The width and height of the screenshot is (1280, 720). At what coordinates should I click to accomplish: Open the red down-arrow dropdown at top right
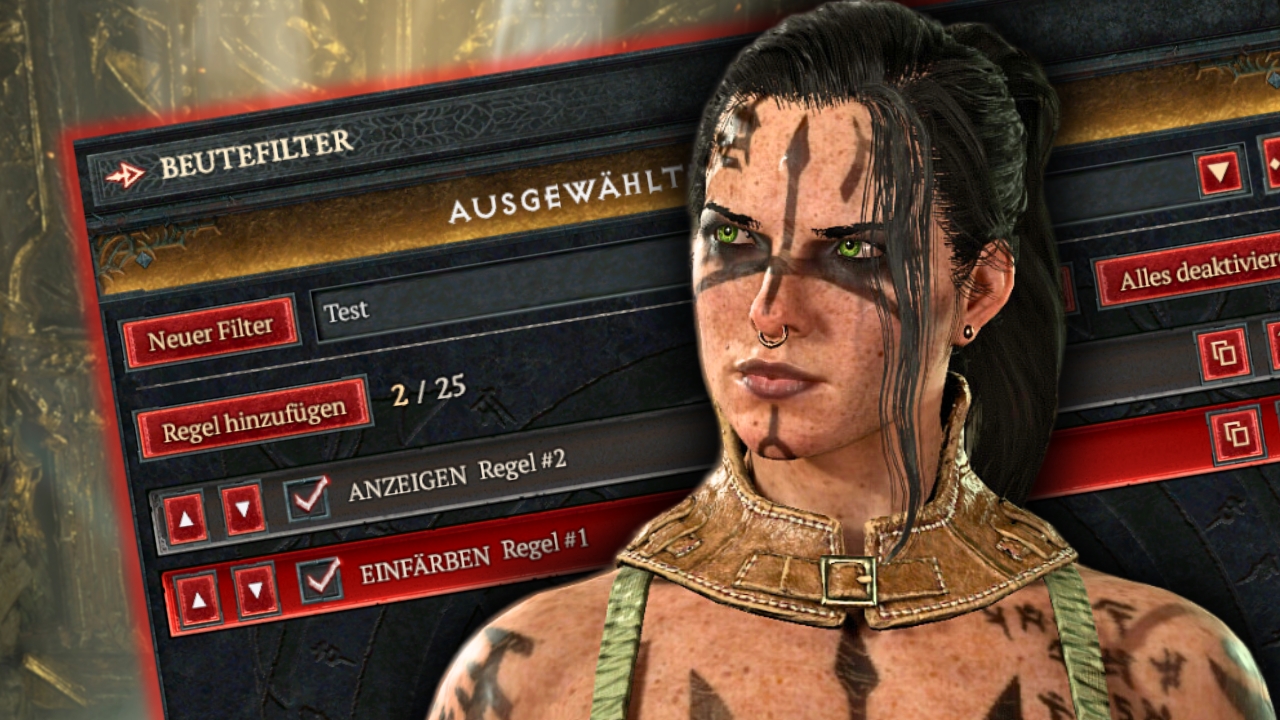(1220, 173)
